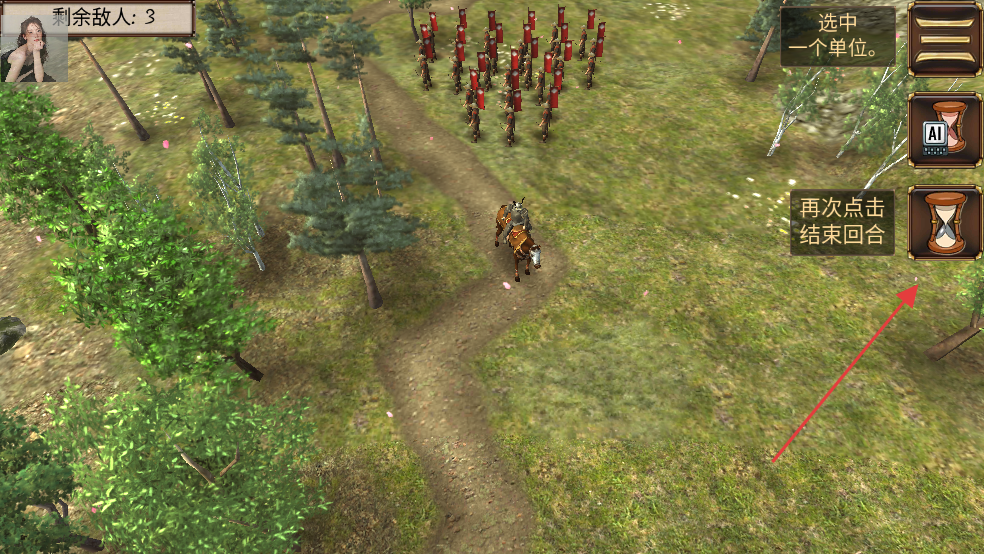Activate the AI auto-turn hourglass button
This screenshot has height=554, width=984.
pos(944,131)
